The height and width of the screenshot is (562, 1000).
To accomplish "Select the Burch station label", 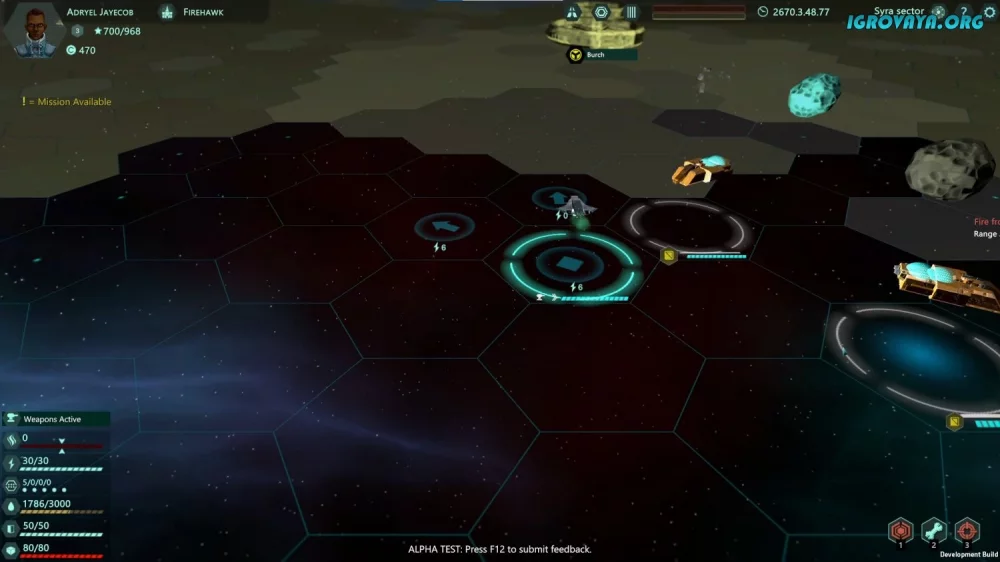I will pos(596,55).
